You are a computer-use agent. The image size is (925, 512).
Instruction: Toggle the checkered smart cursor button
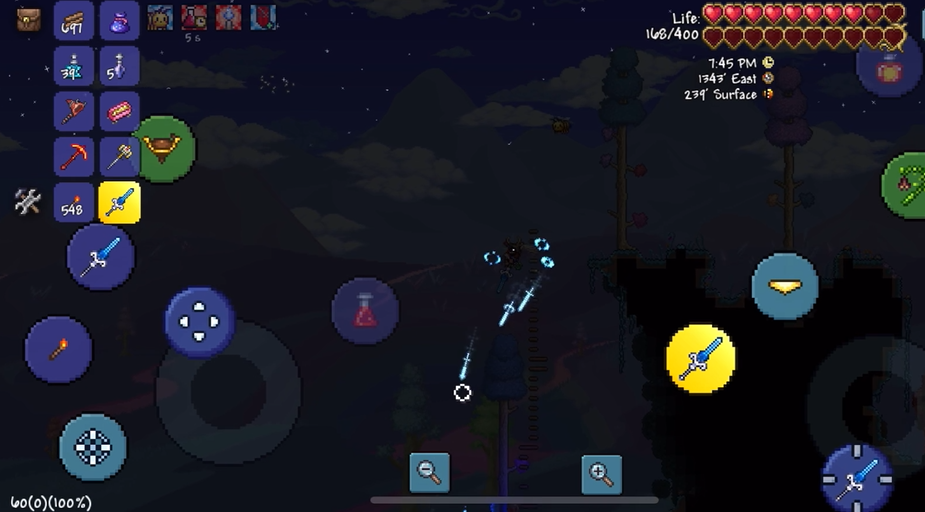pos(93,447)
